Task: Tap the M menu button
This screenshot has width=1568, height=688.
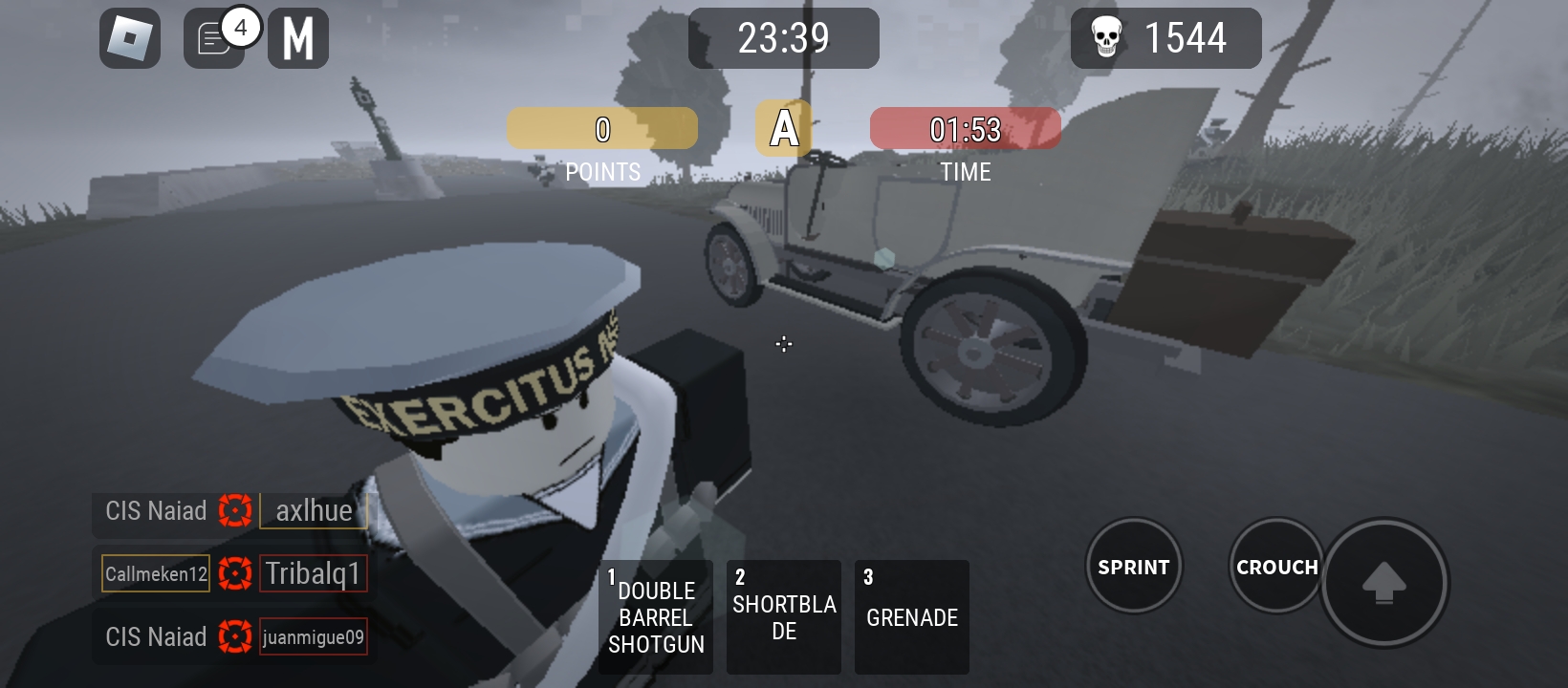Action: coord(298,38)
